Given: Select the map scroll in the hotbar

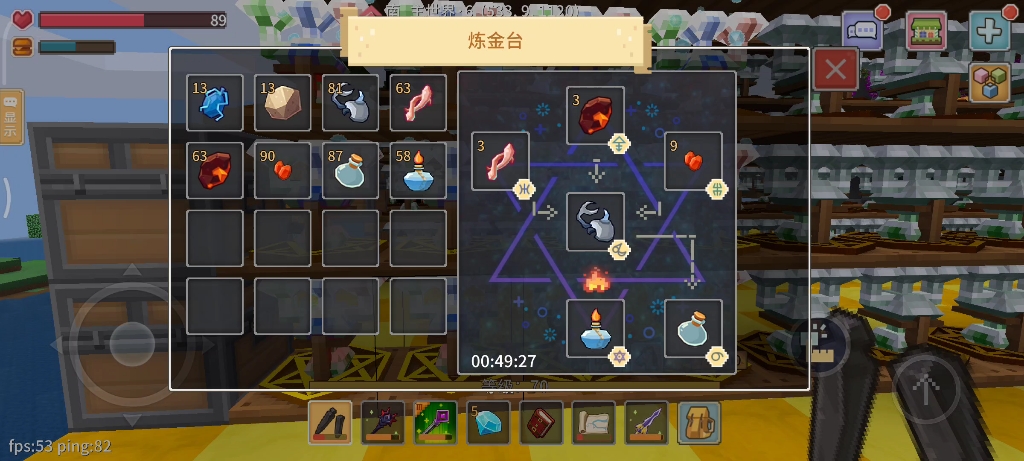Looking at the screenshot, I should (x=593, y=423).
